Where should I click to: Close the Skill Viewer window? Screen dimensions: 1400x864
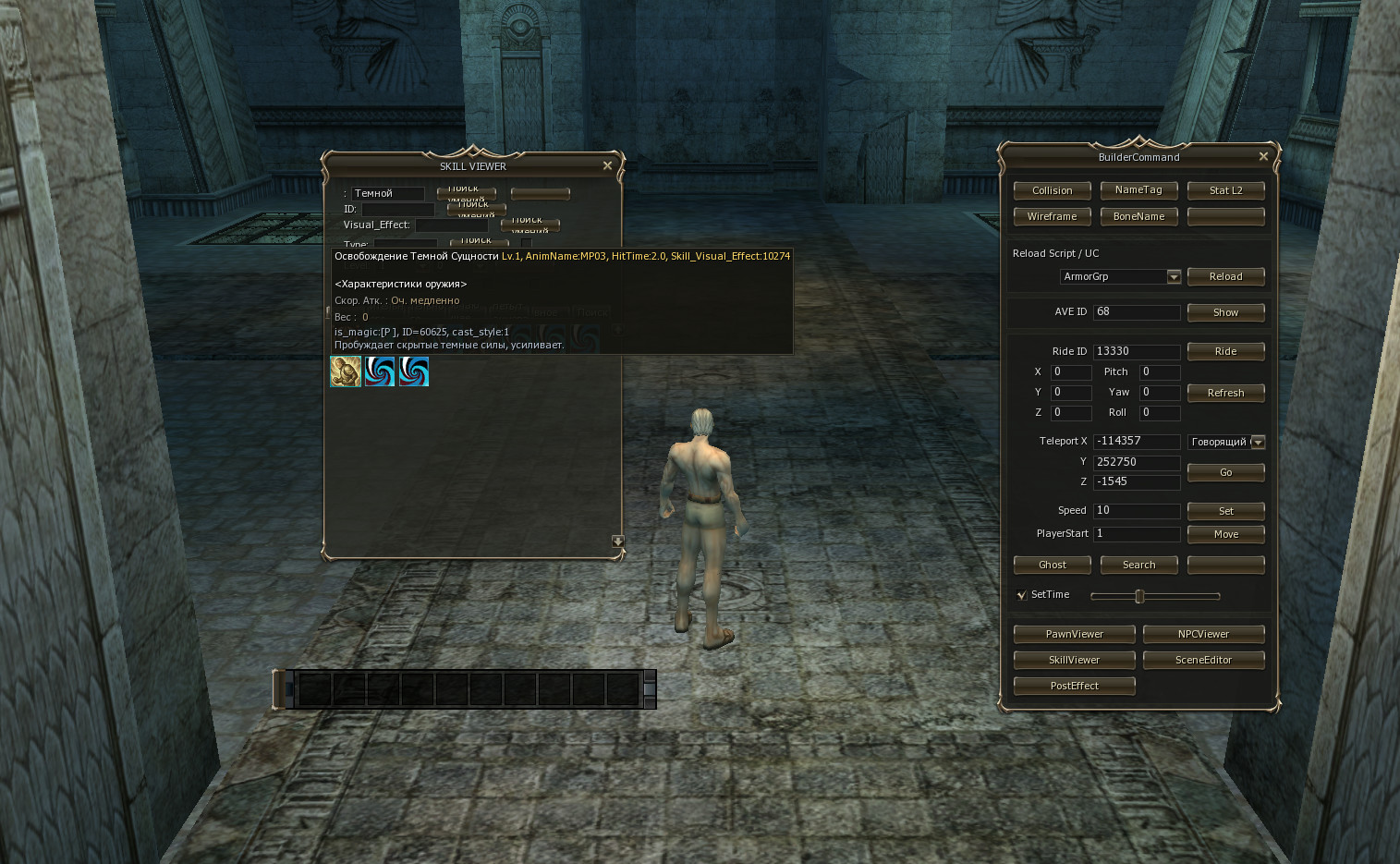click(607, 165)
